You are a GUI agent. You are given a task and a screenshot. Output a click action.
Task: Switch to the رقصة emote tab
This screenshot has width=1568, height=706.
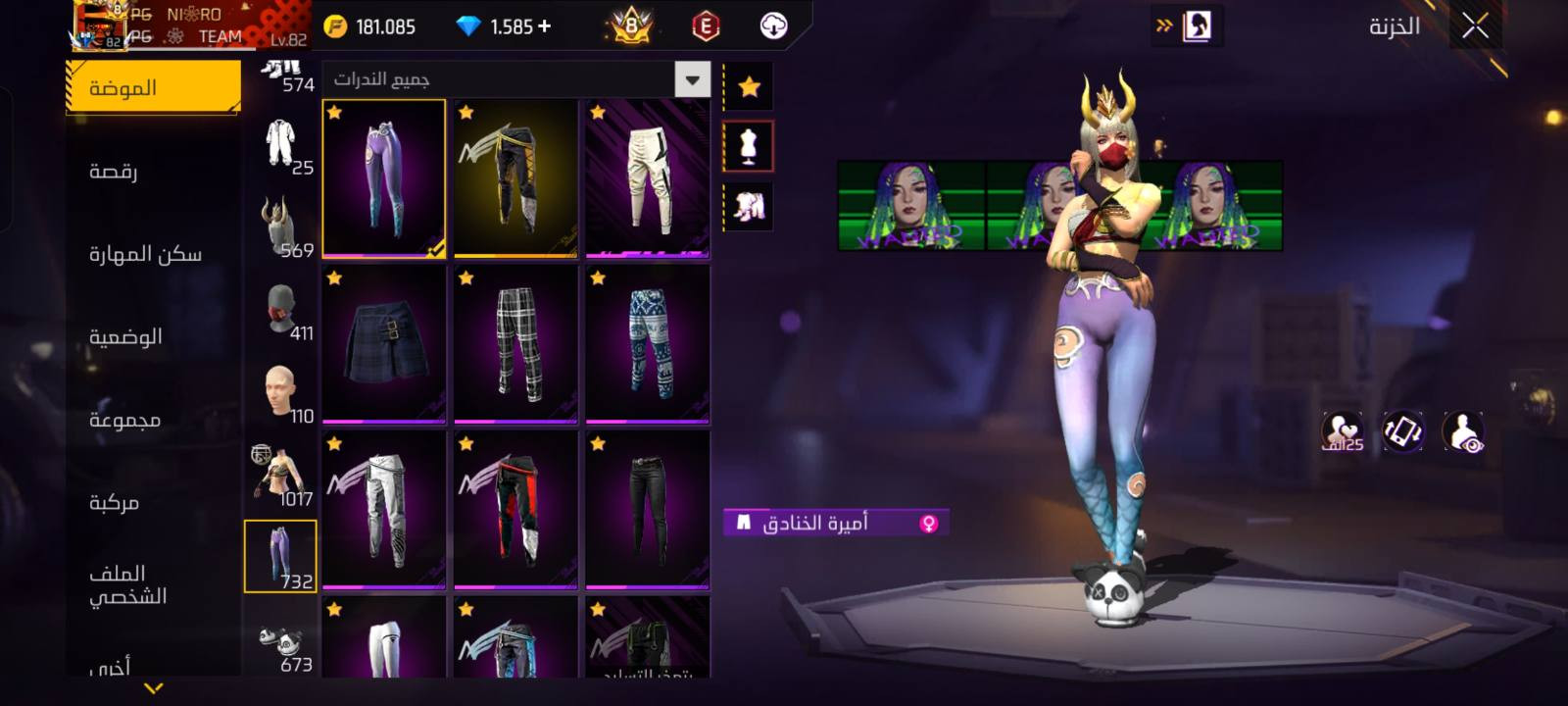(x=114, y=171)
